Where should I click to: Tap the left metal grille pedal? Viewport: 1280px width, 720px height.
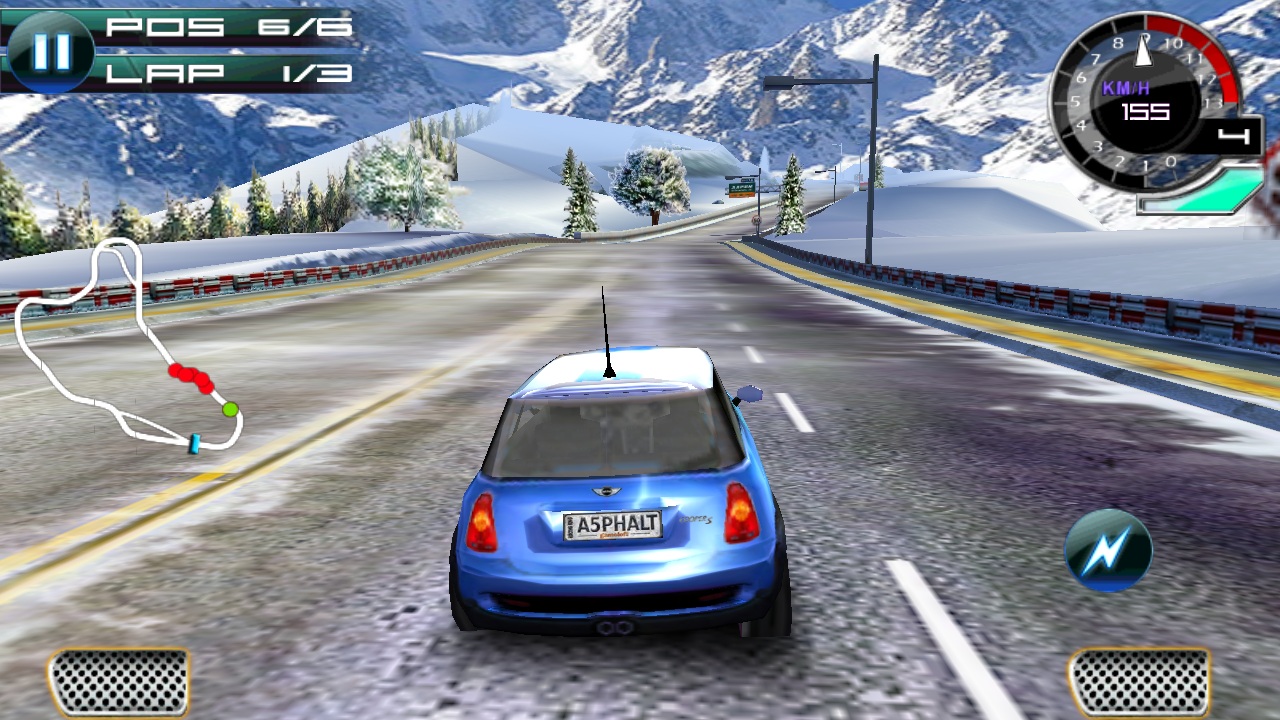(x=119, y=682)
